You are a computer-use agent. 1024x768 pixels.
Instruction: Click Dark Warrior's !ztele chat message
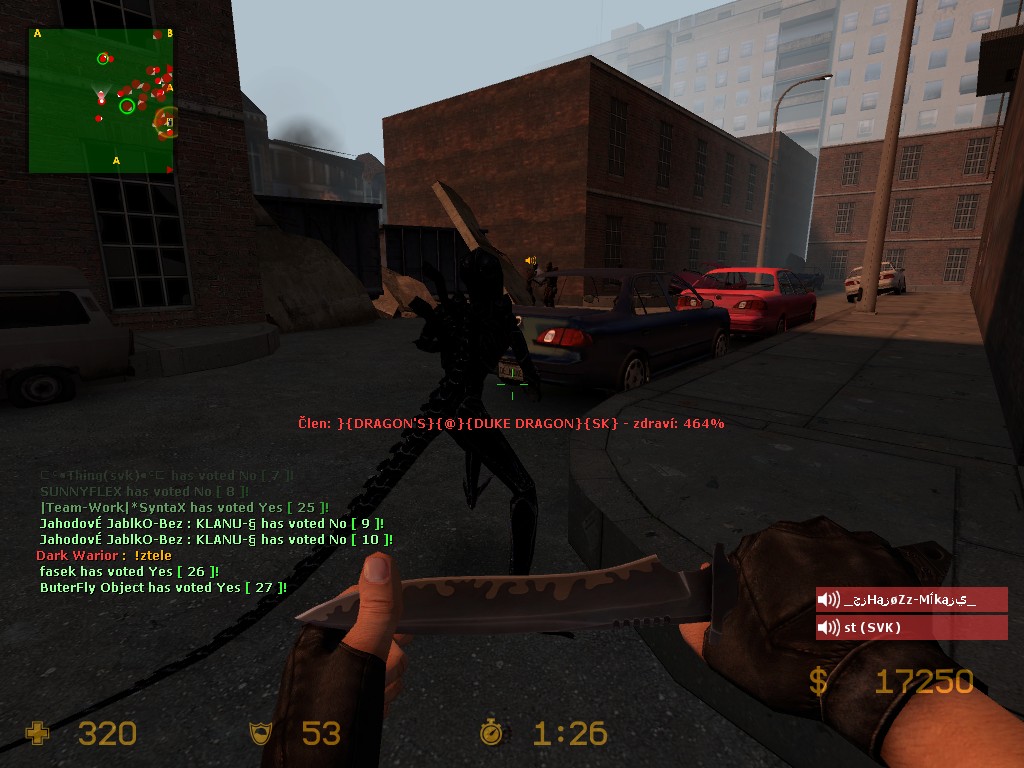(x=104, y=555)
